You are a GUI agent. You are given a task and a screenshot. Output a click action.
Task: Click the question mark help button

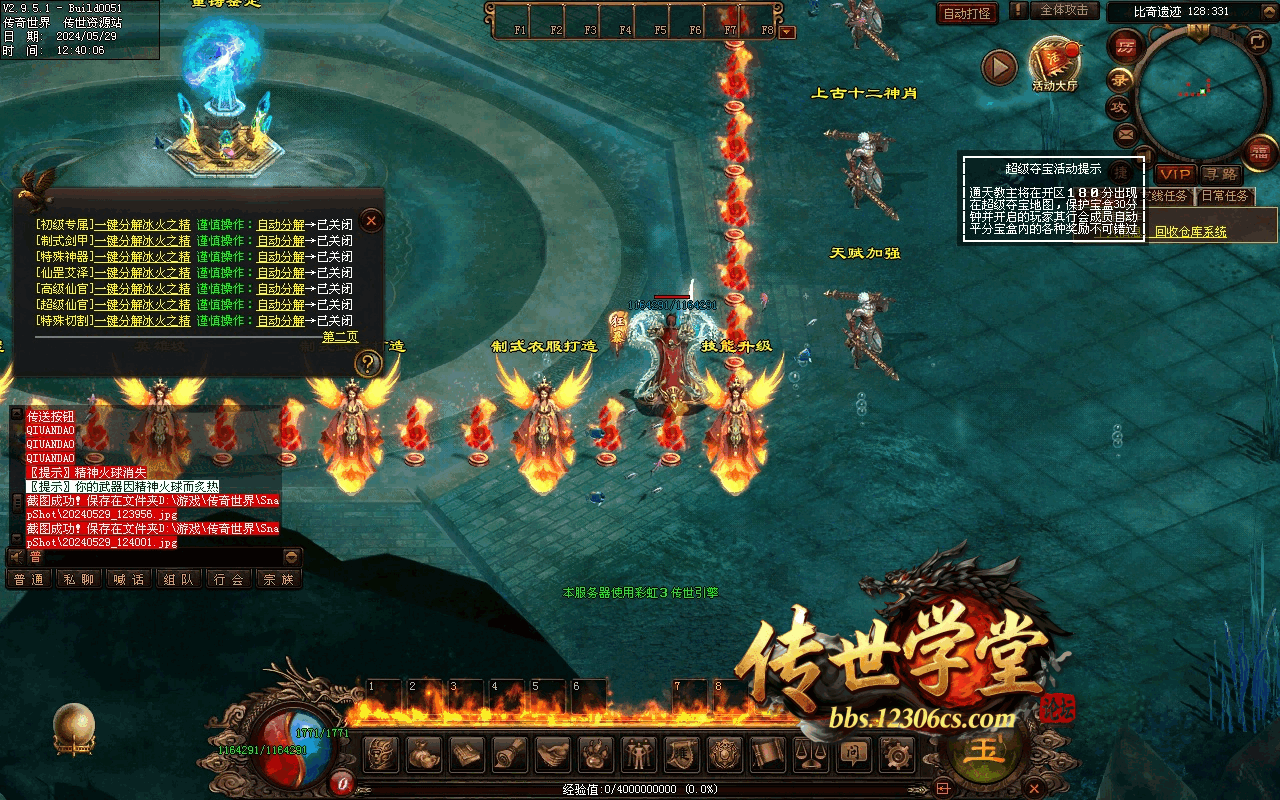click(x=368, y=363)
